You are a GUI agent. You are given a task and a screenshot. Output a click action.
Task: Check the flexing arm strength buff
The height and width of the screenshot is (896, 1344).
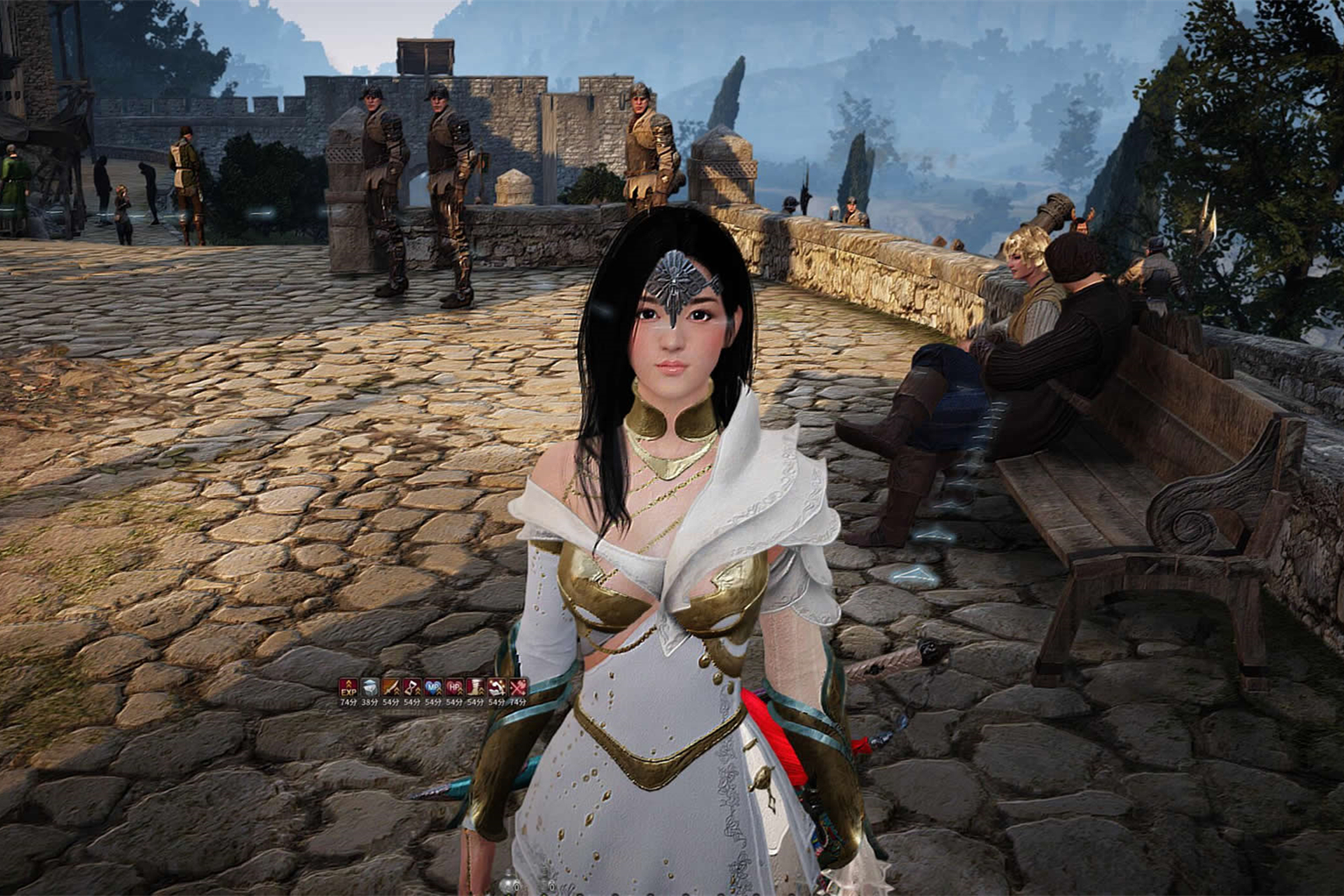tap(496, 687)
